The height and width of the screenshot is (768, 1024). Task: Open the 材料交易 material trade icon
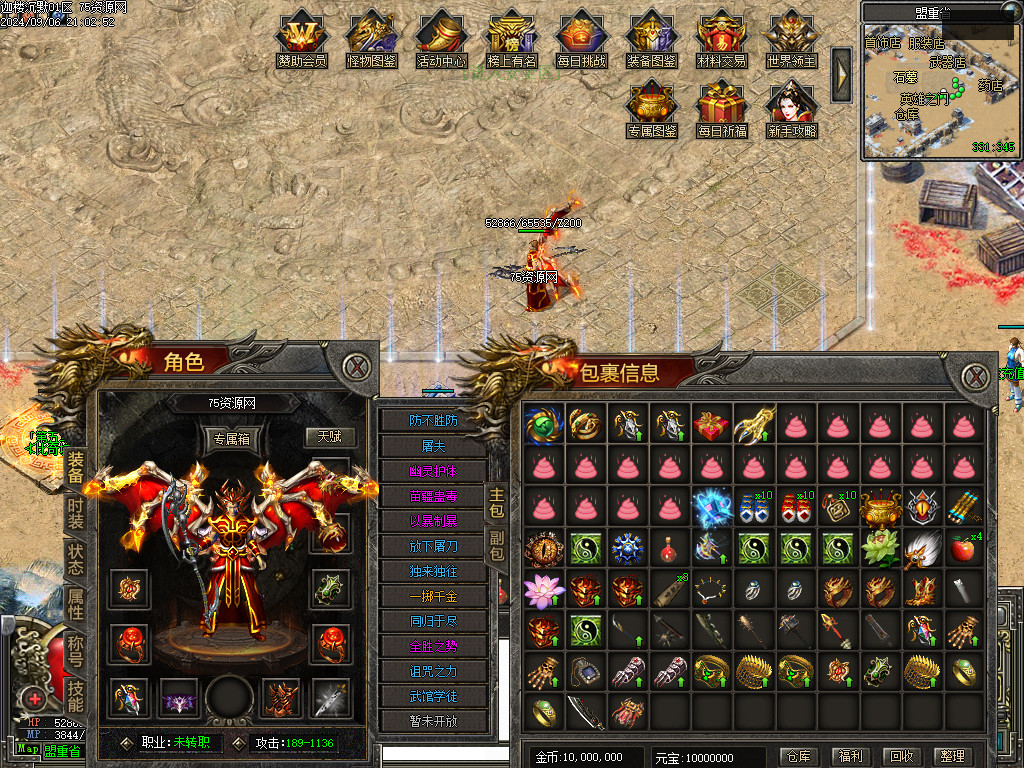point(722,38)
